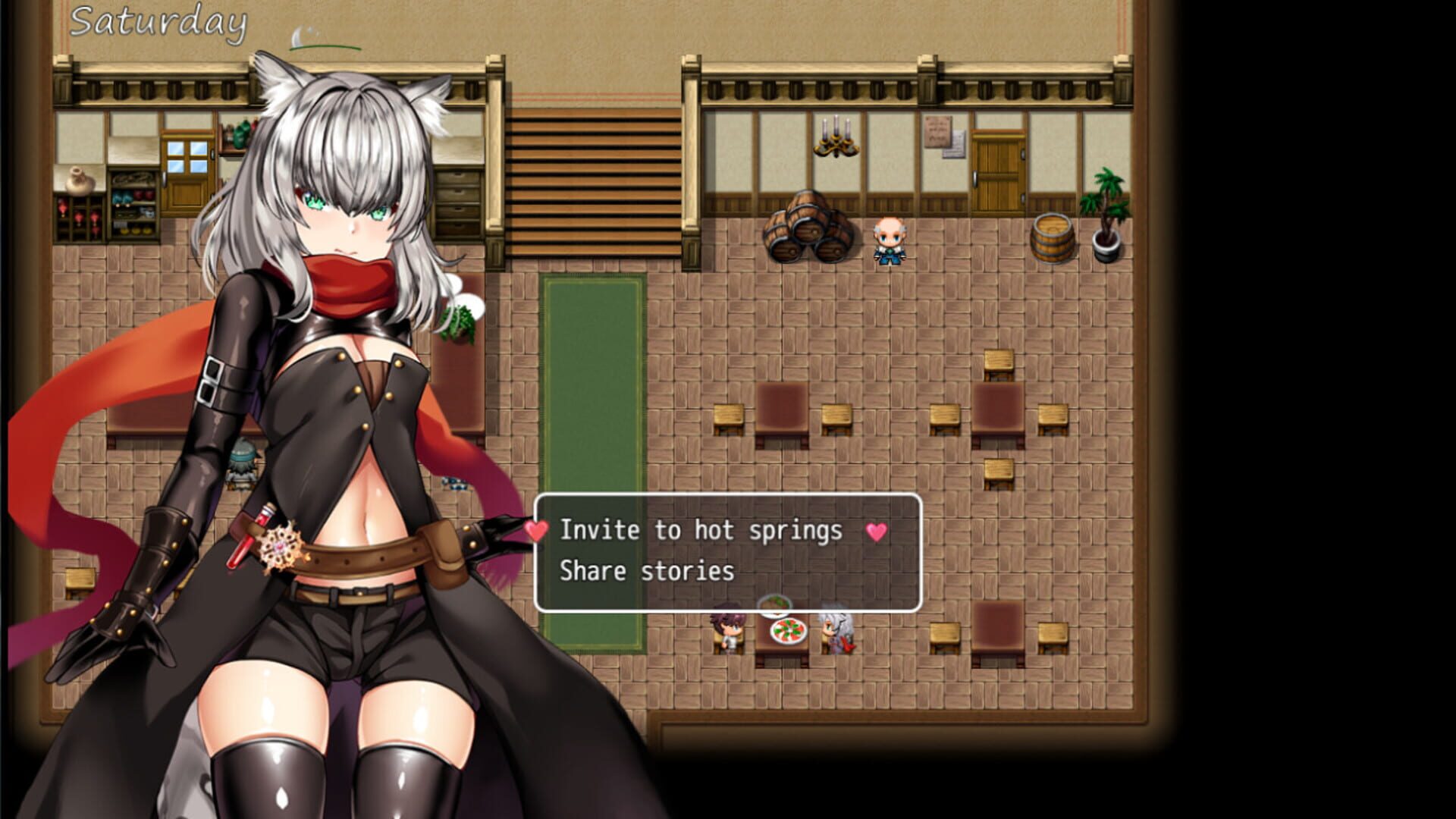1456x819 pixels.
Task: Choose the 'Invite to hot springs' option
Action: [701, 531]
